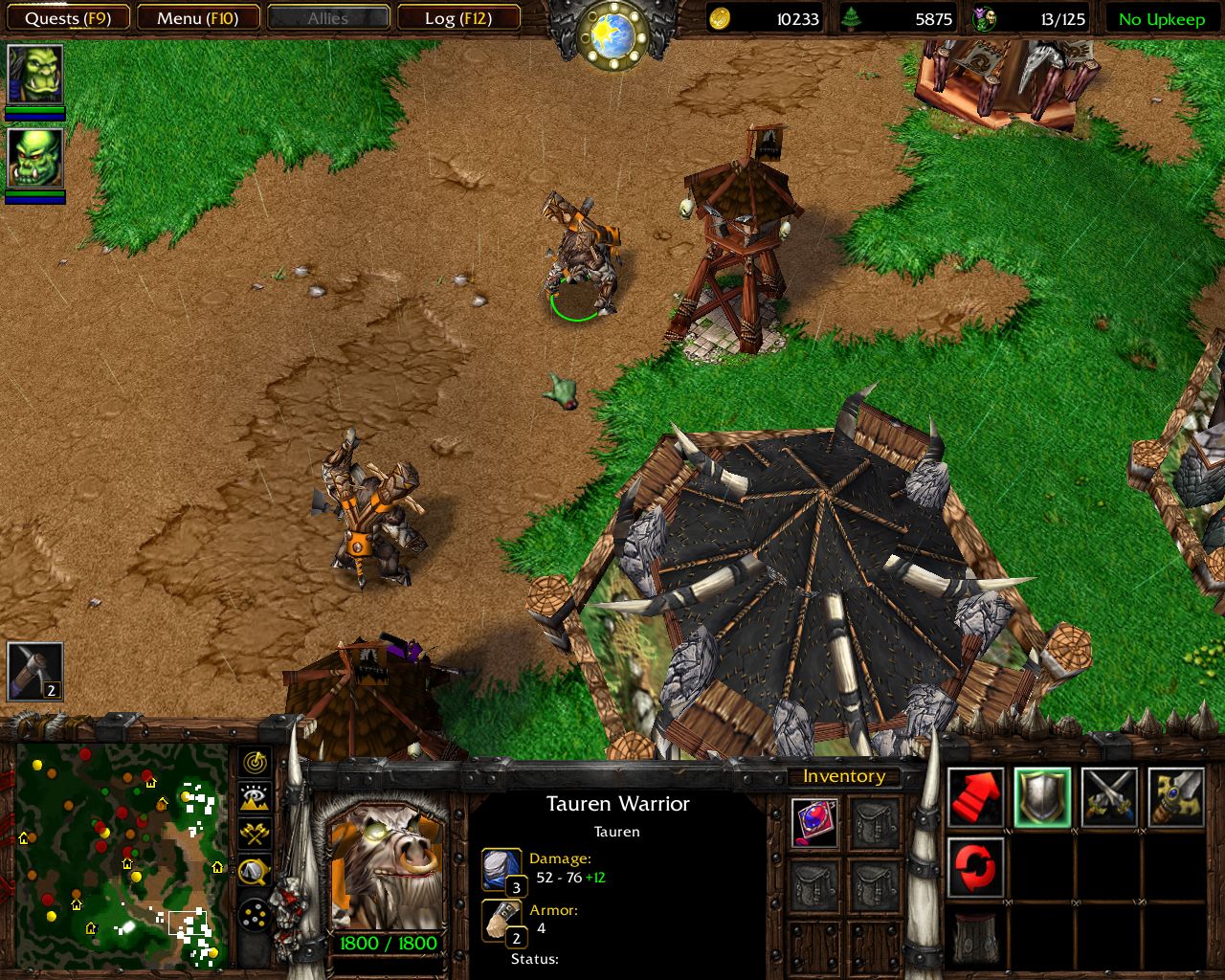Open the game Menu
The height and width of the screenshot is (980, 1225).
pos(198,17)
